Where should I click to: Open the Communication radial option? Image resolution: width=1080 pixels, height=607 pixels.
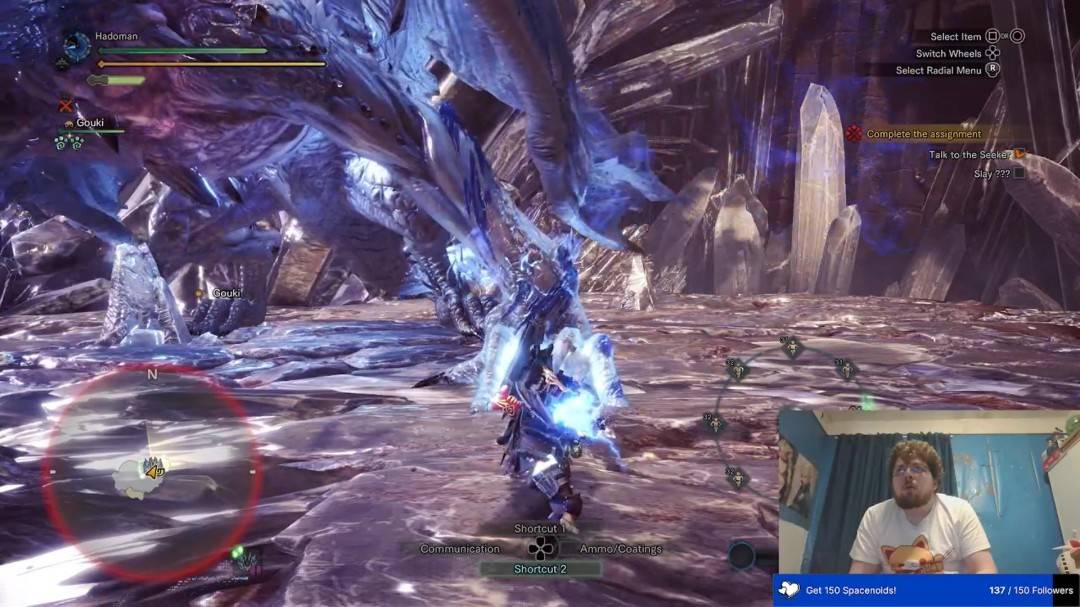(x=460, y=549)
